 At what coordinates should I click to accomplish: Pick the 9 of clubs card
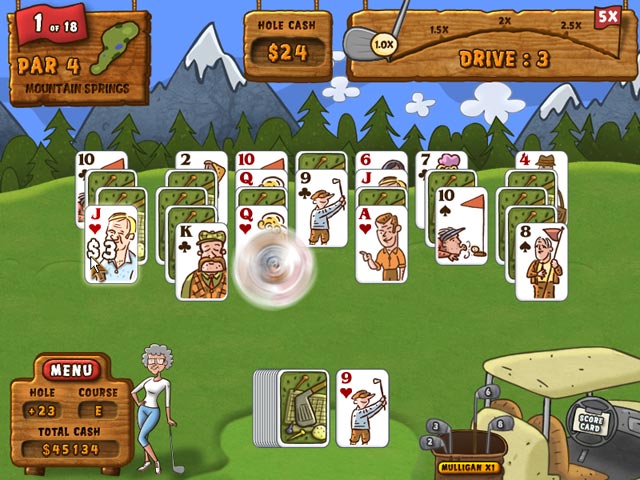[321, 210]
